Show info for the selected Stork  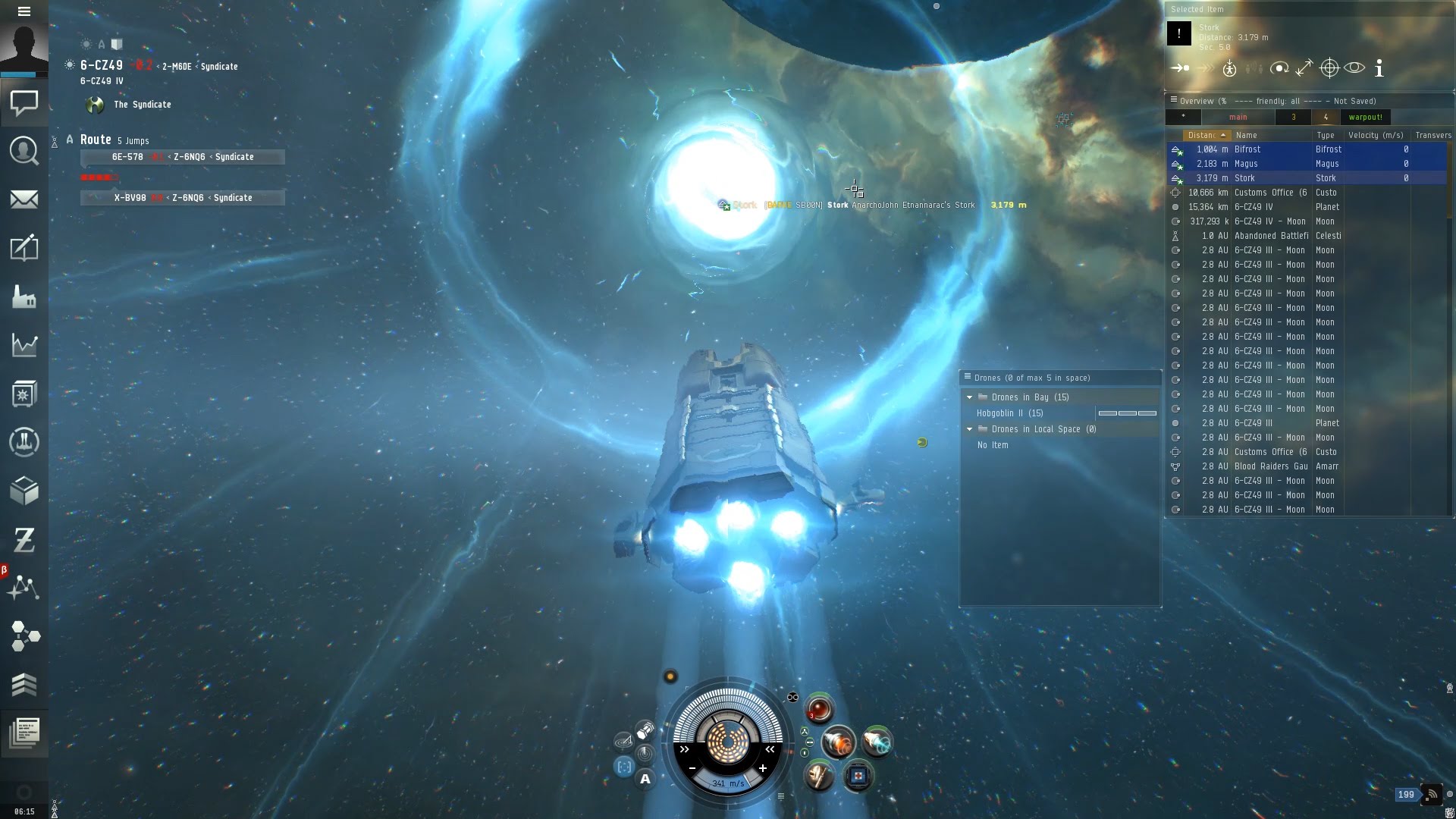click(x=1379, y=68)
